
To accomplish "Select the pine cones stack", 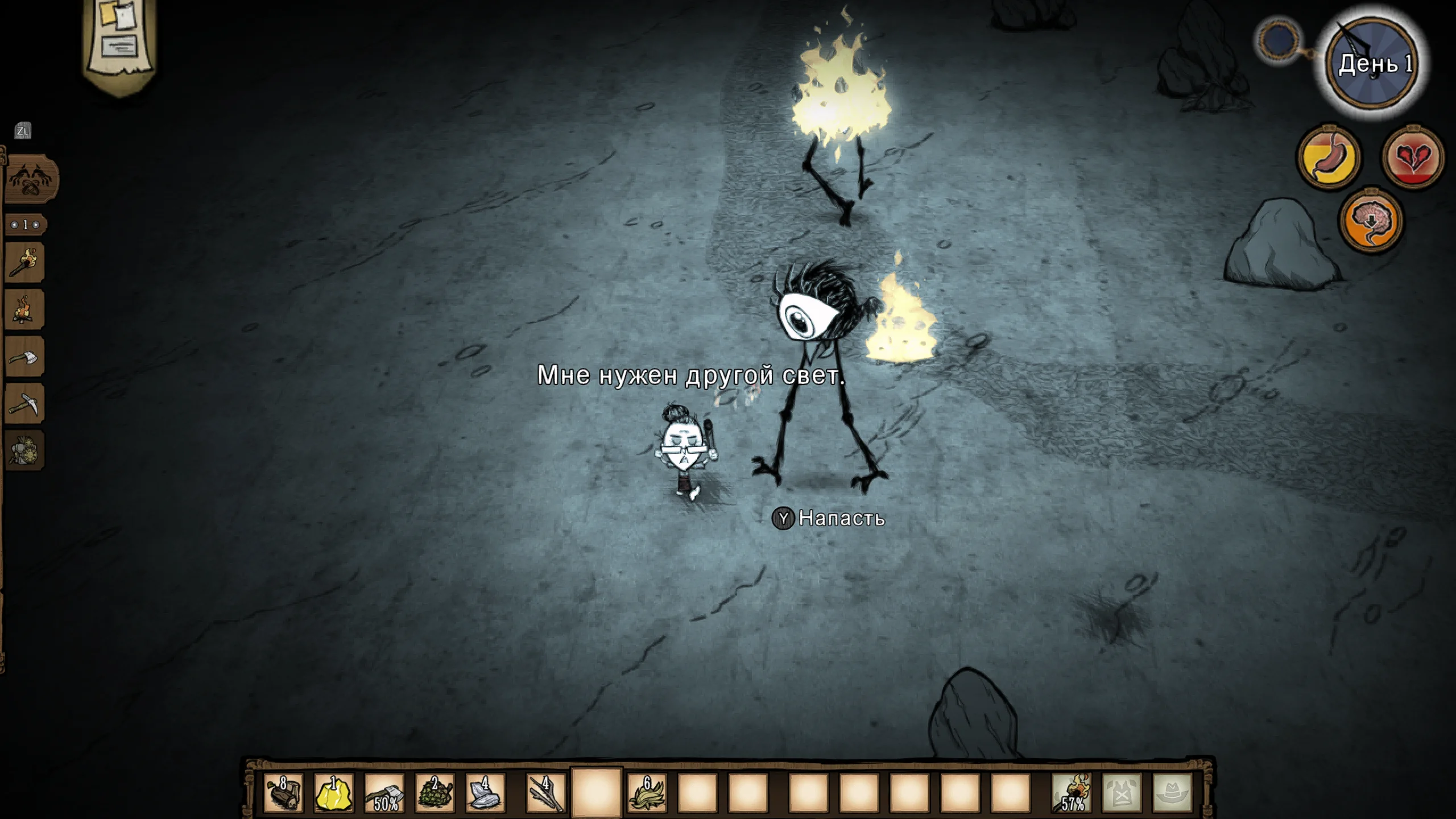I will (x=435, y=792).
